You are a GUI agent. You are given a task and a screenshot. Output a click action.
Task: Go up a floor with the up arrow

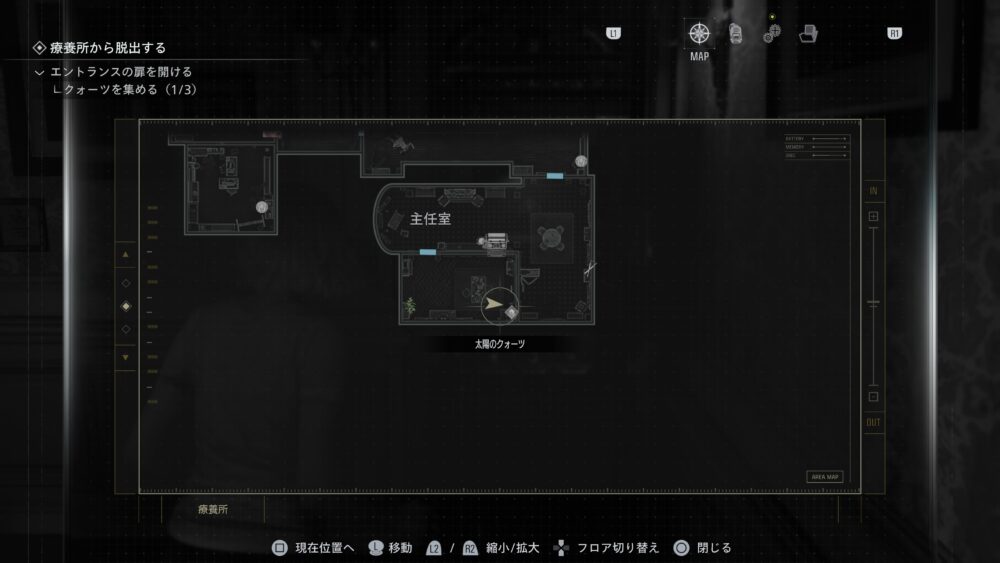click(x=125, y=256)
